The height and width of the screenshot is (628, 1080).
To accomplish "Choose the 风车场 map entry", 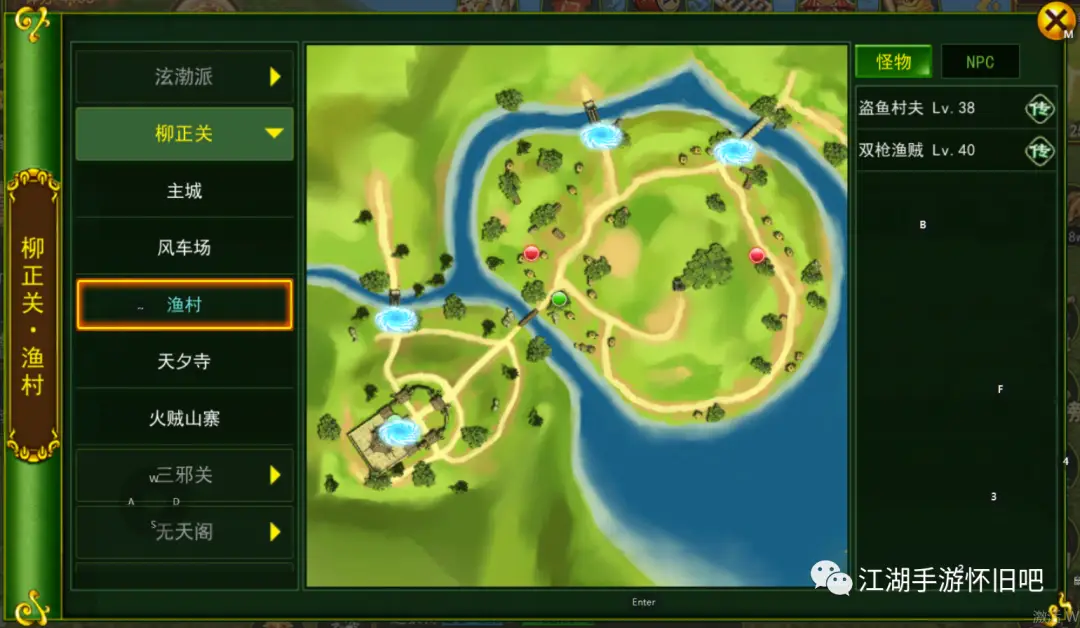I will click(x=184, y=247).
